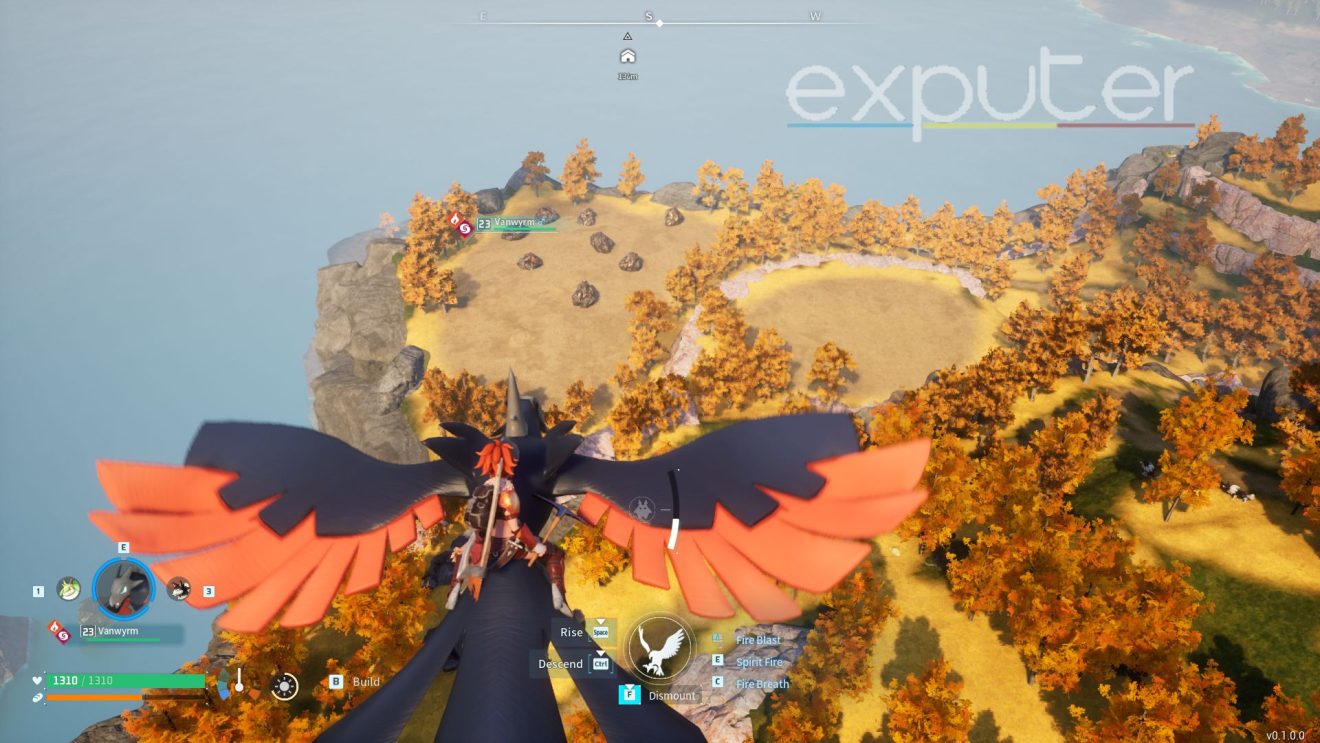Select the Pal in party slot 1
The width and height of the screenshot is (1320, 743).
[67, 589]
